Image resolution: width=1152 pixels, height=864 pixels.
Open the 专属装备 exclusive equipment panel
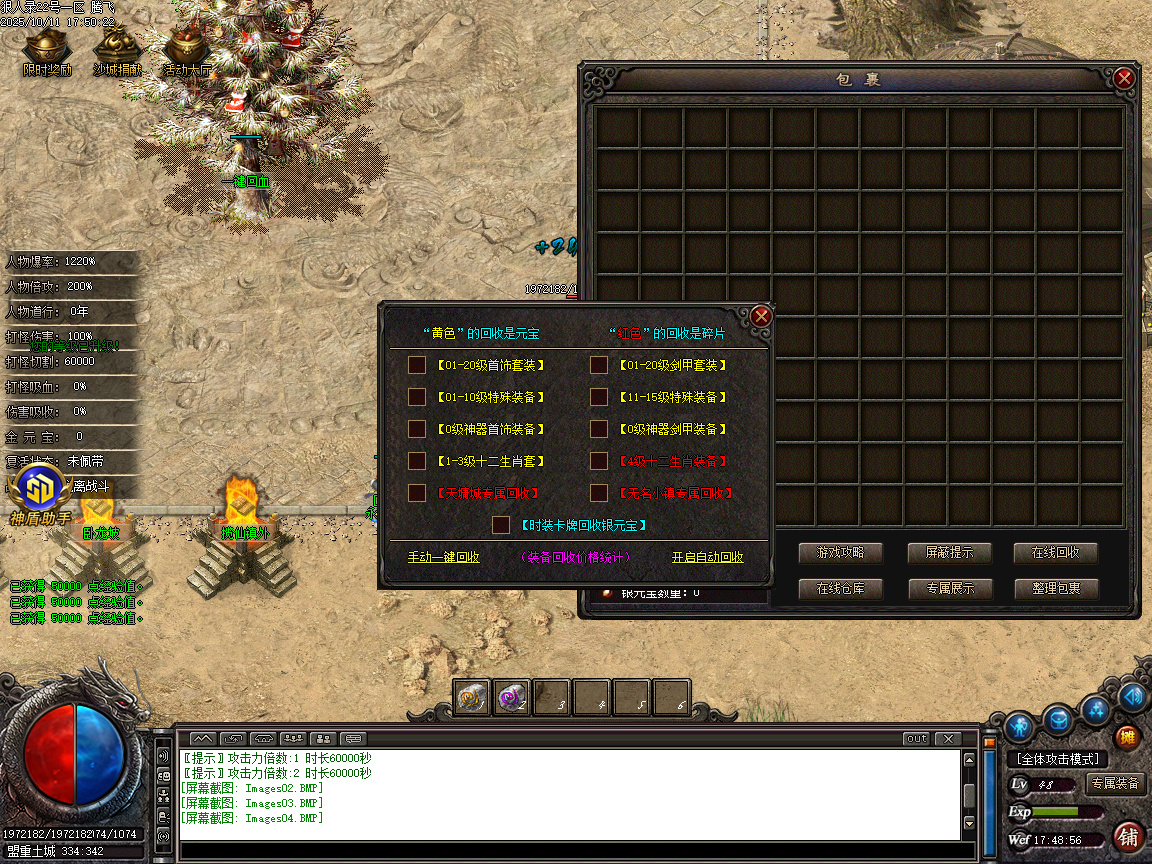pos(1115,783)
